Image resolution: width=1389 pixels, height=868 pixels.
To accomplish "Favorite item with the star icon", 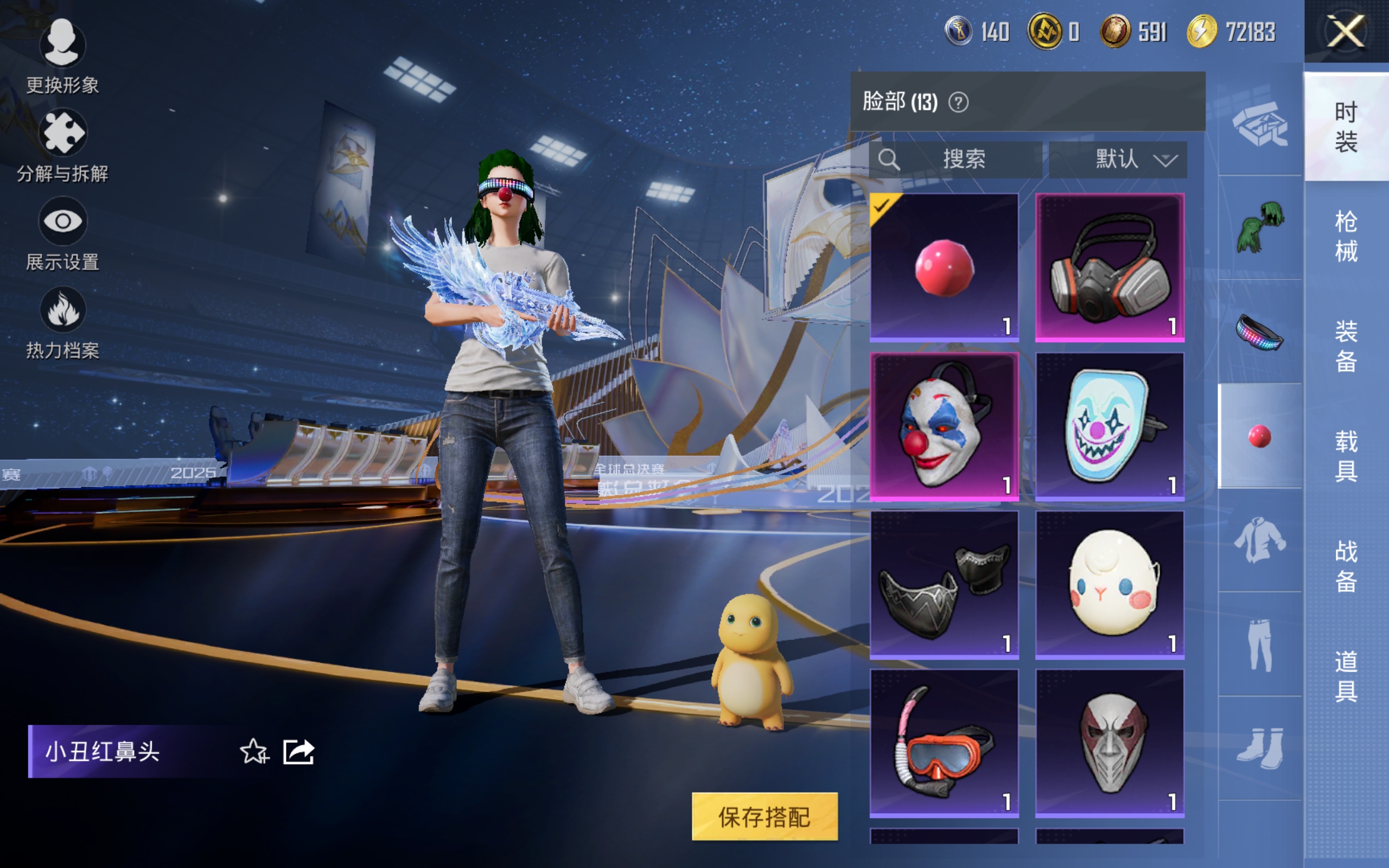I will point(254,751).
